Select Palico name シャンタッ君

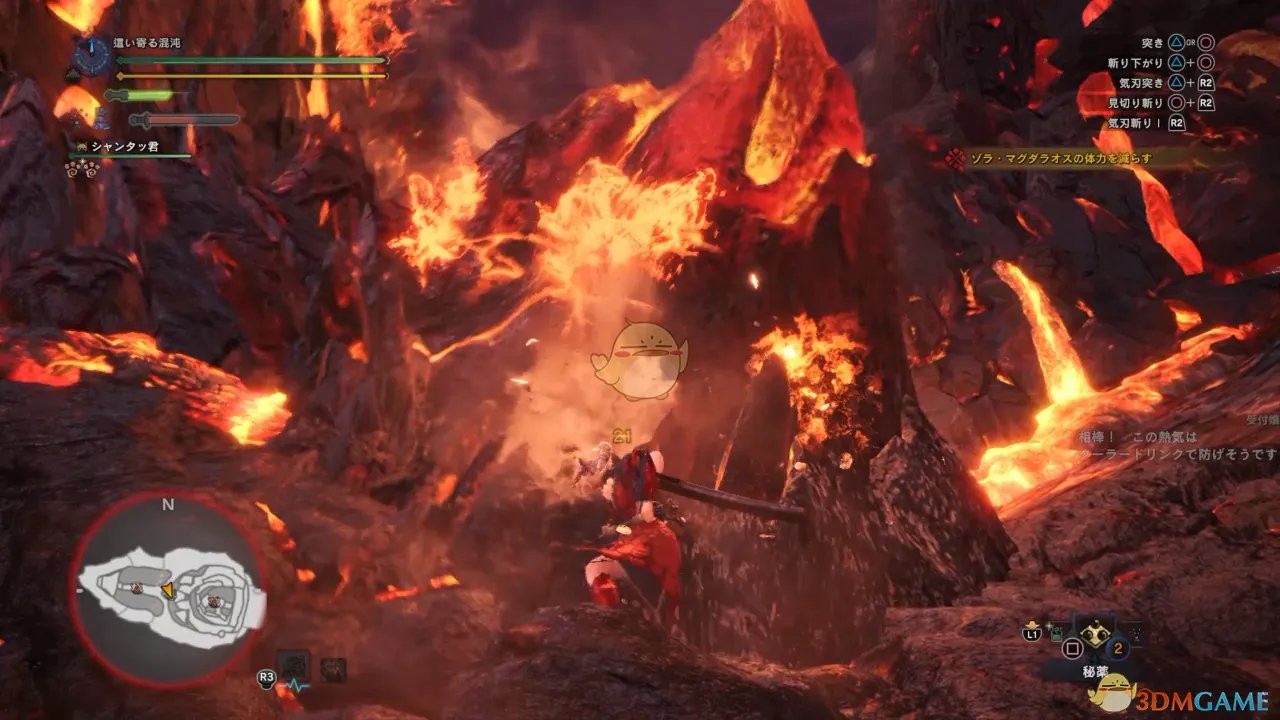[x=125, y=147]
